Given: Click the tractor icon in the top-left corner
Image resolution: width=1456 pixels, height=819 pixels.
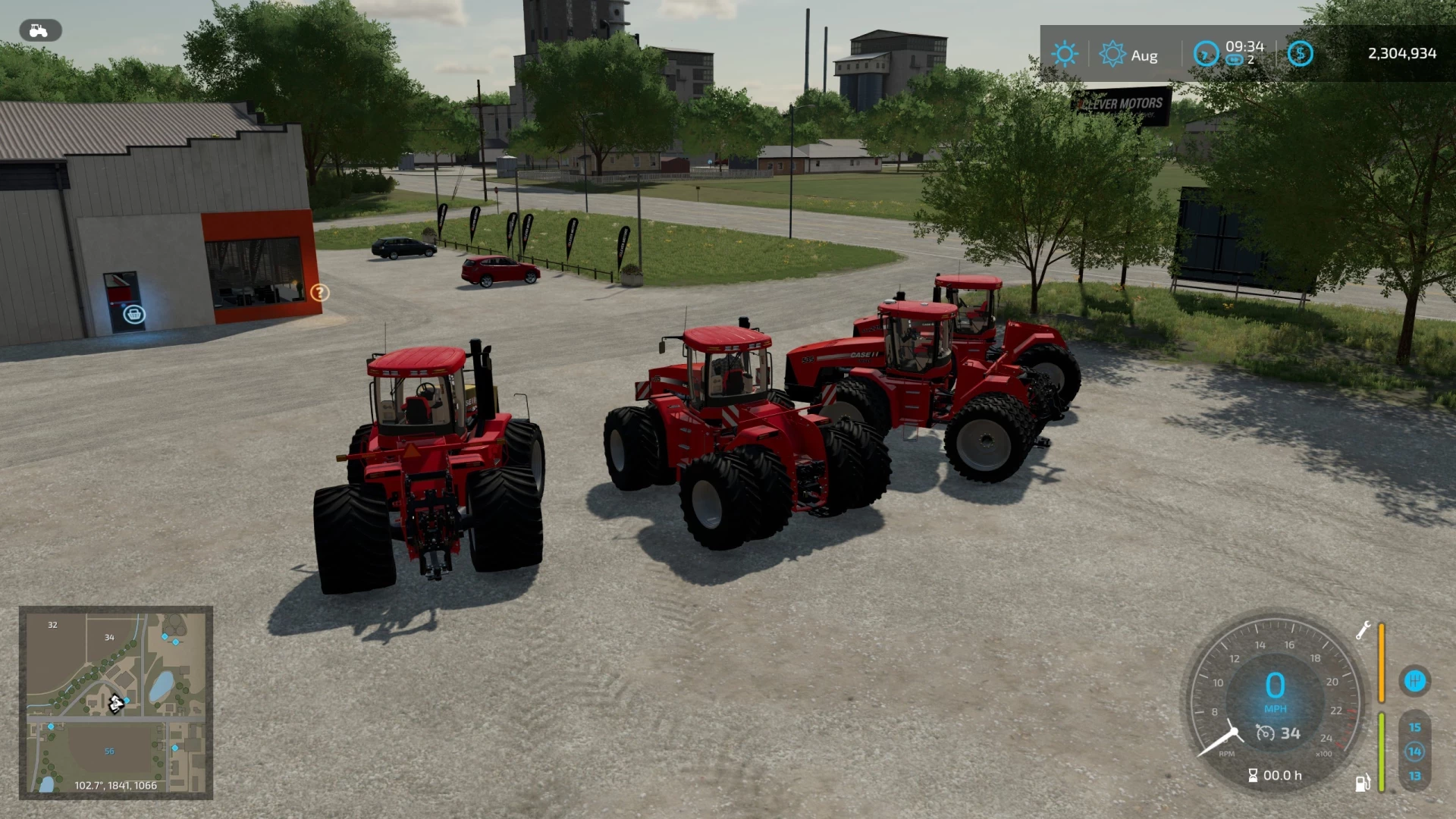Looking at the screenshot, I should pos(39,30).
